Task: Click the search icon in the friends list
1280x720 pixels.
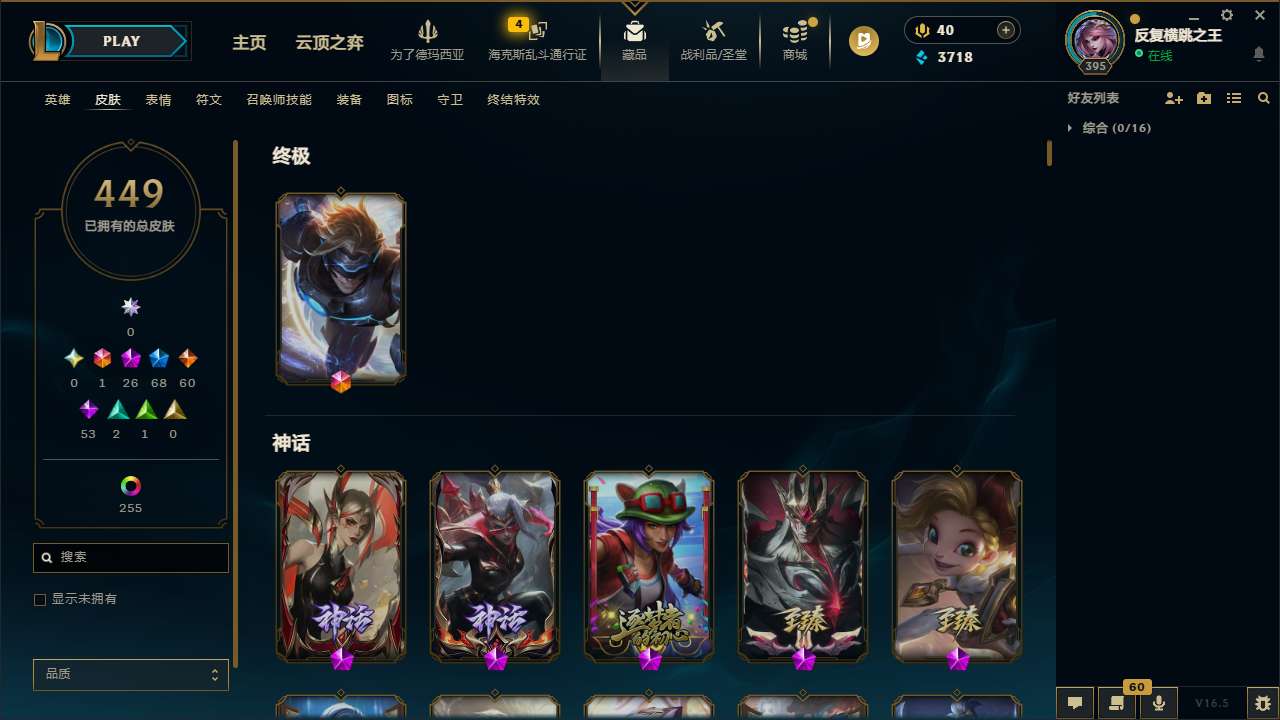Action: (1264, 98)
